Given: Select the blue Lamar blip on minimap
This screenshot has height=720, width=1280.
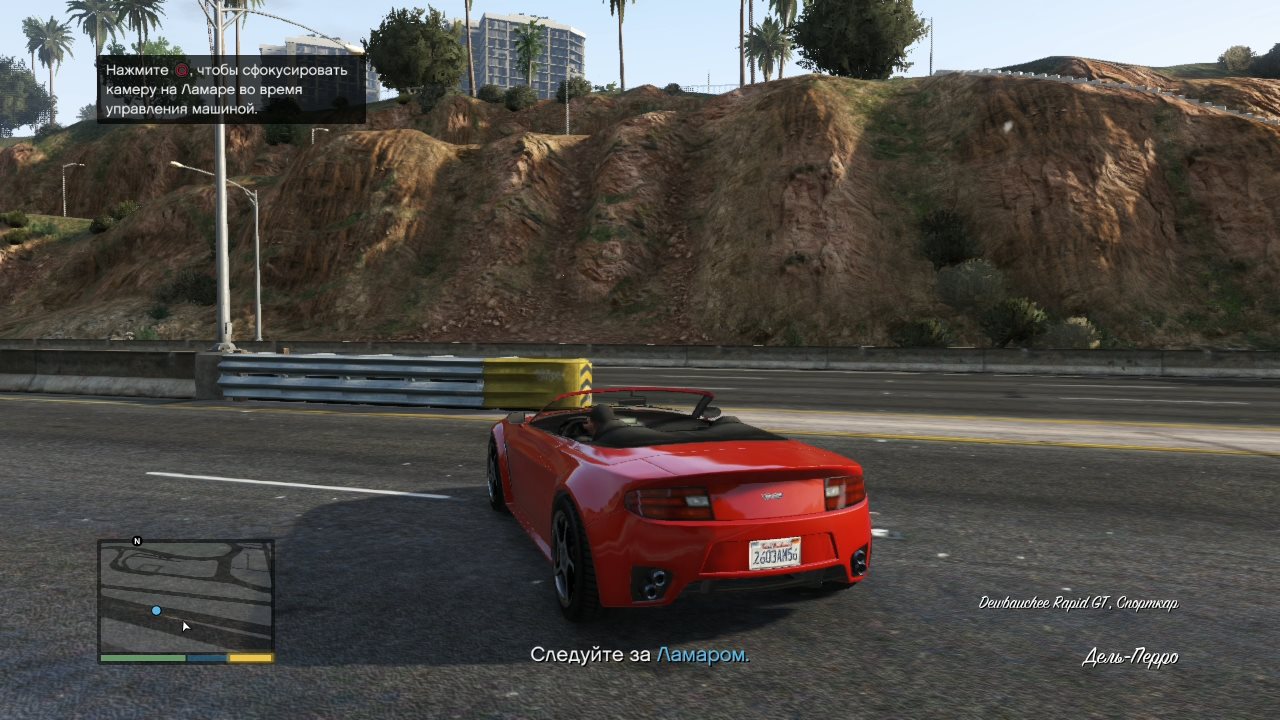Looking at the screenshot, I should coord(156,610).
